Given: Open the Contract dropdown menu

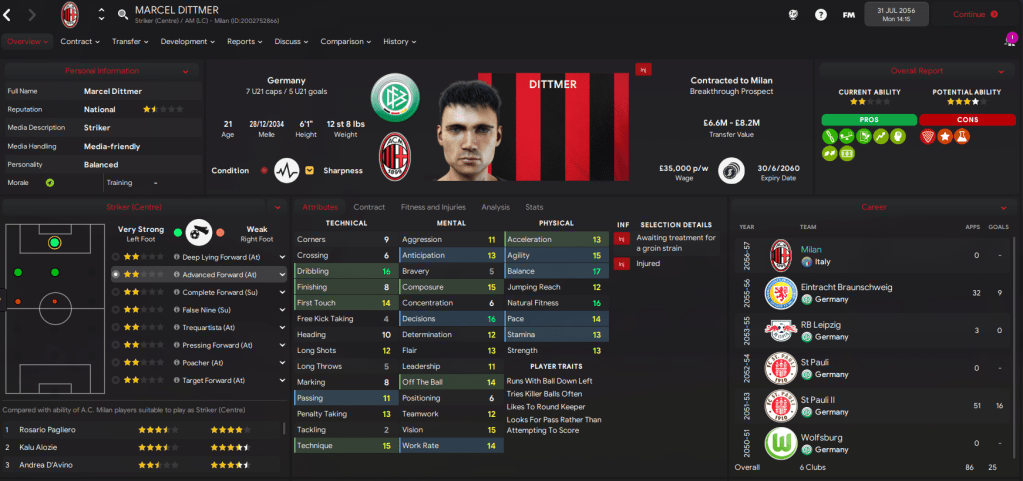Looking at the screenshot, I should pyautogui.click(x=80, y=42).
